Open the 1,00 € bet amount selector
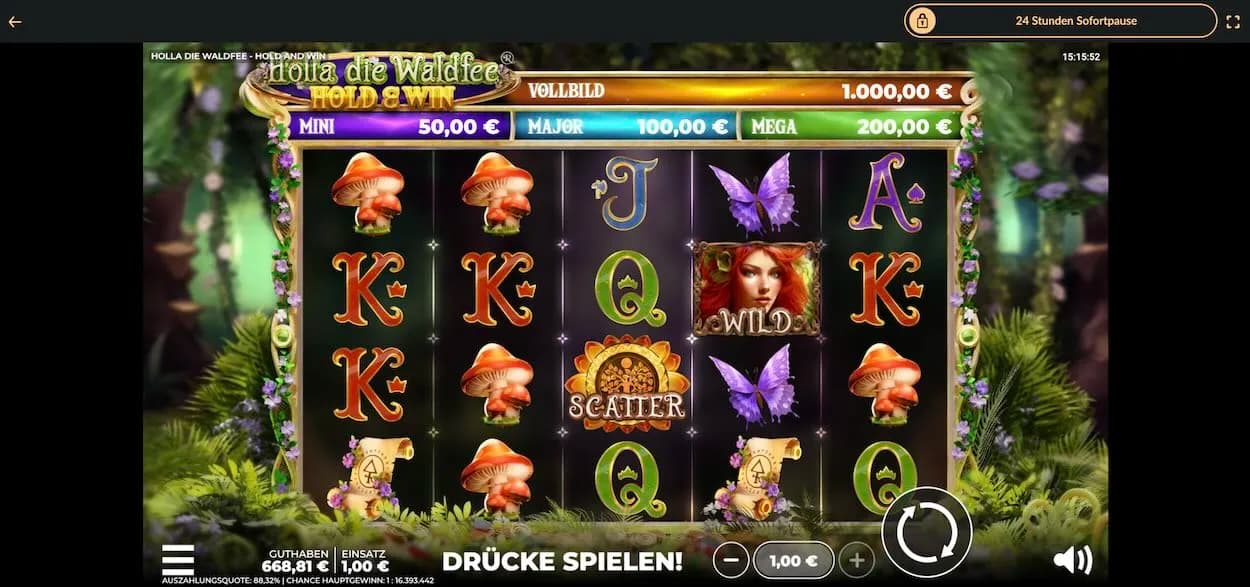The image size is (1250, 587). [x=792, y=561]
